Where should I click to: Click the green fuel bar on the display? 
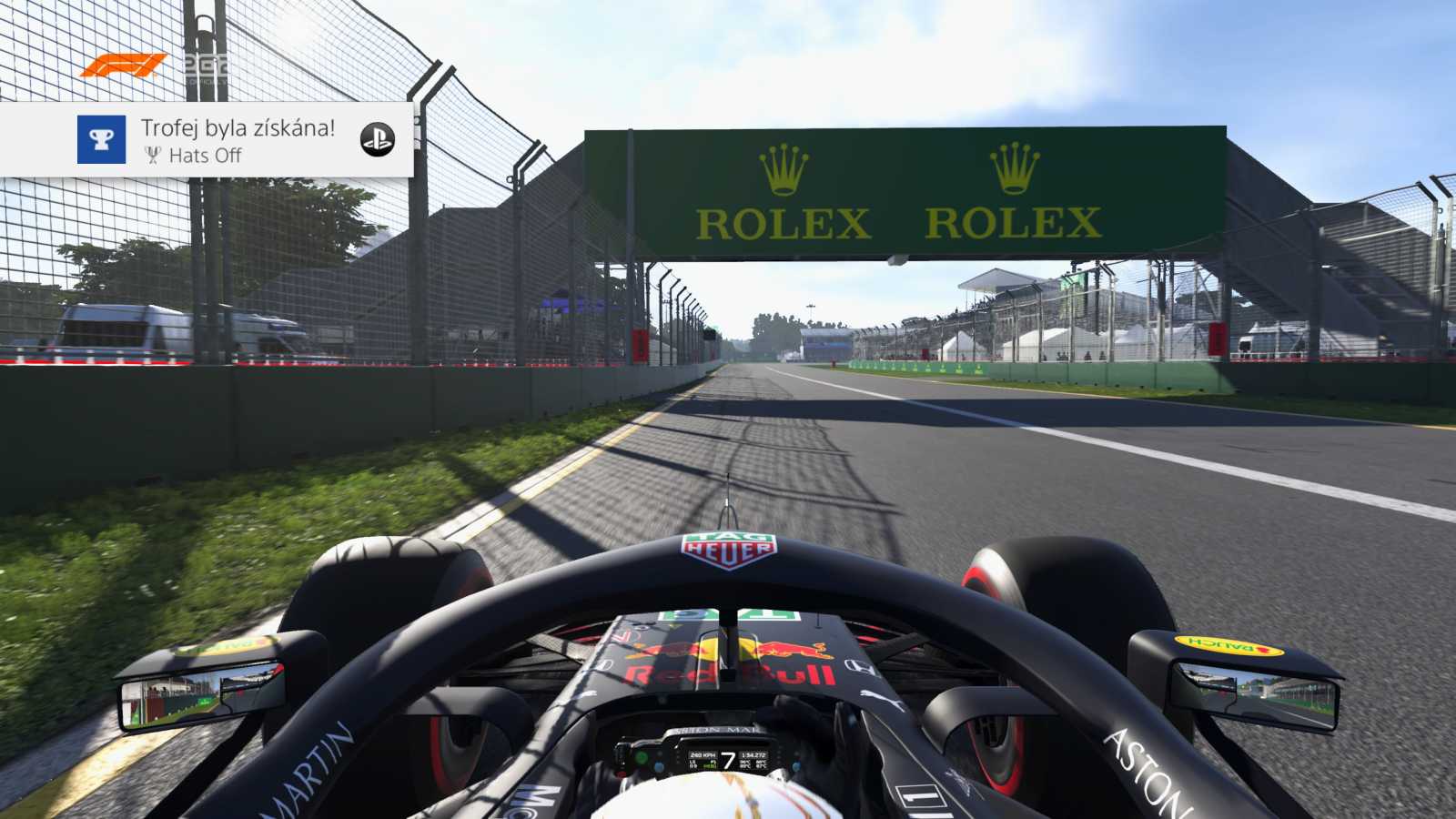pos(708,766)
